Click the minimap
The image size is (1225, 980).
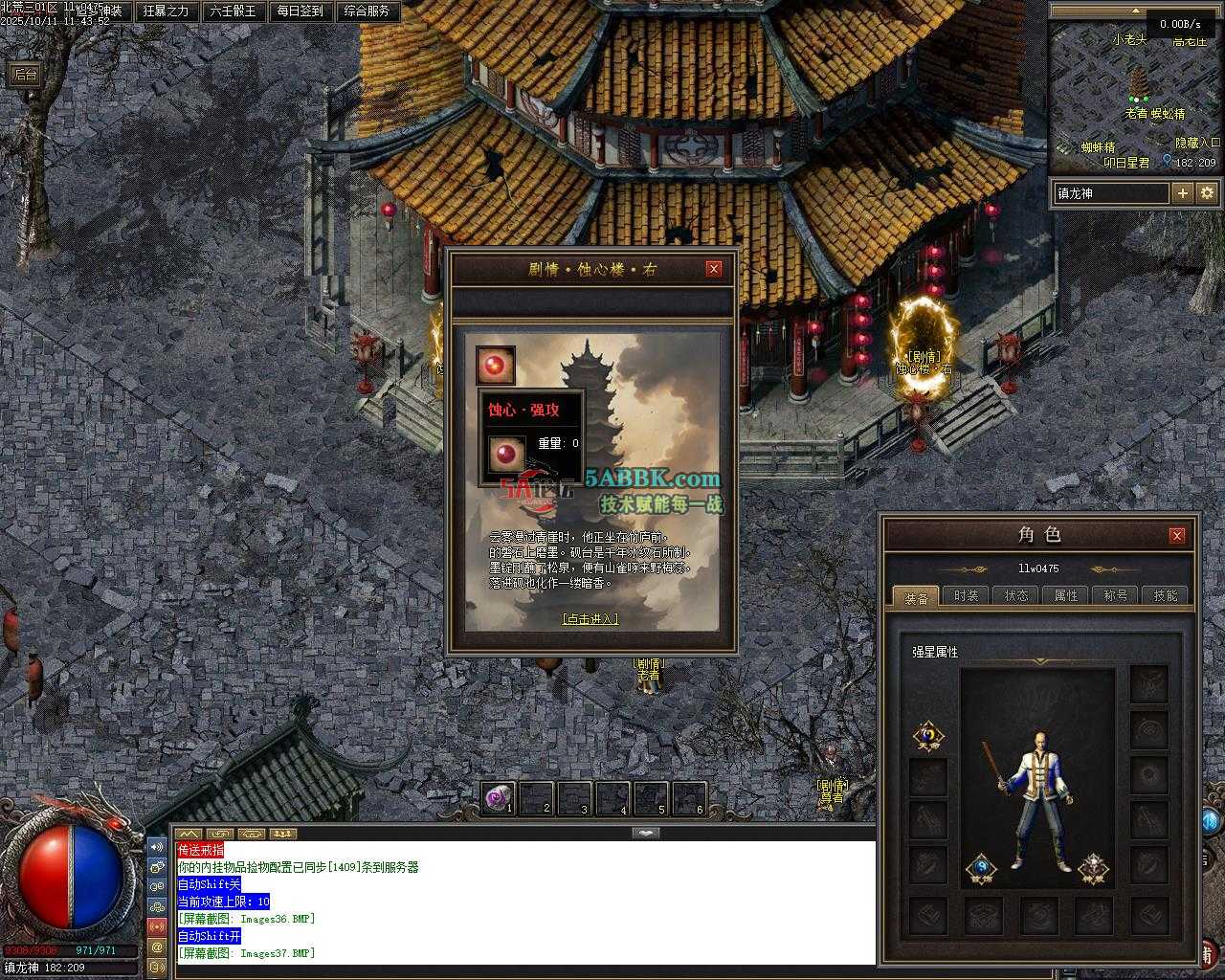[1134, 96]
